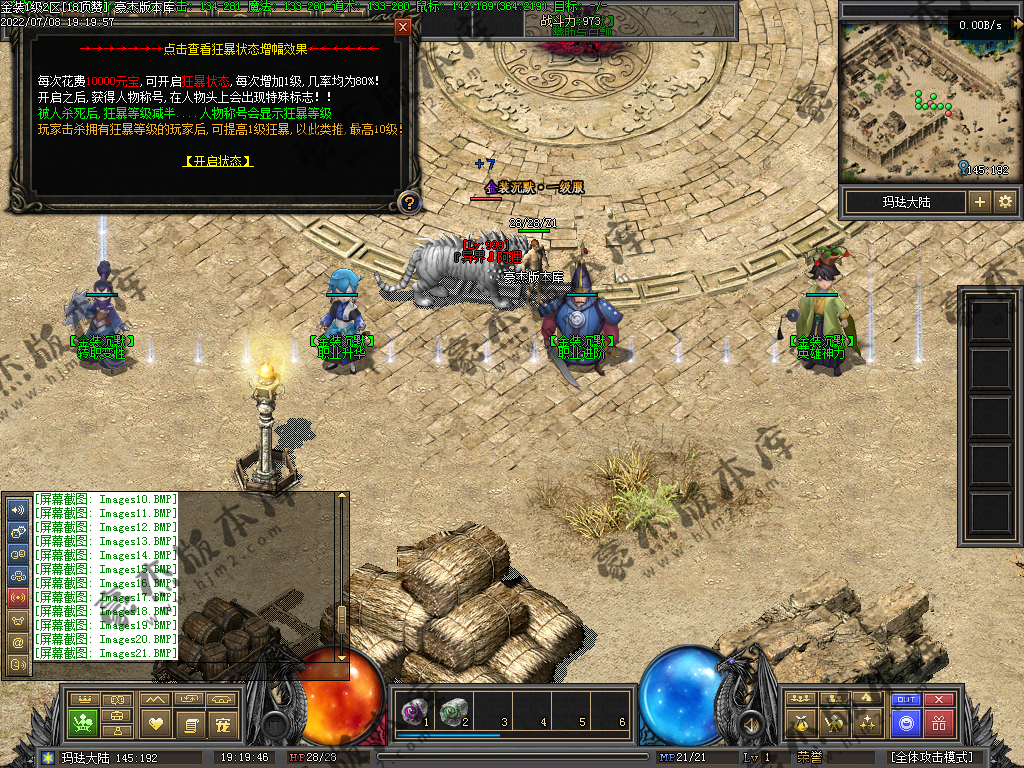Select the purple swirl stone in slot 1
Screen dimensions: 1024x768
pos(411,711)
